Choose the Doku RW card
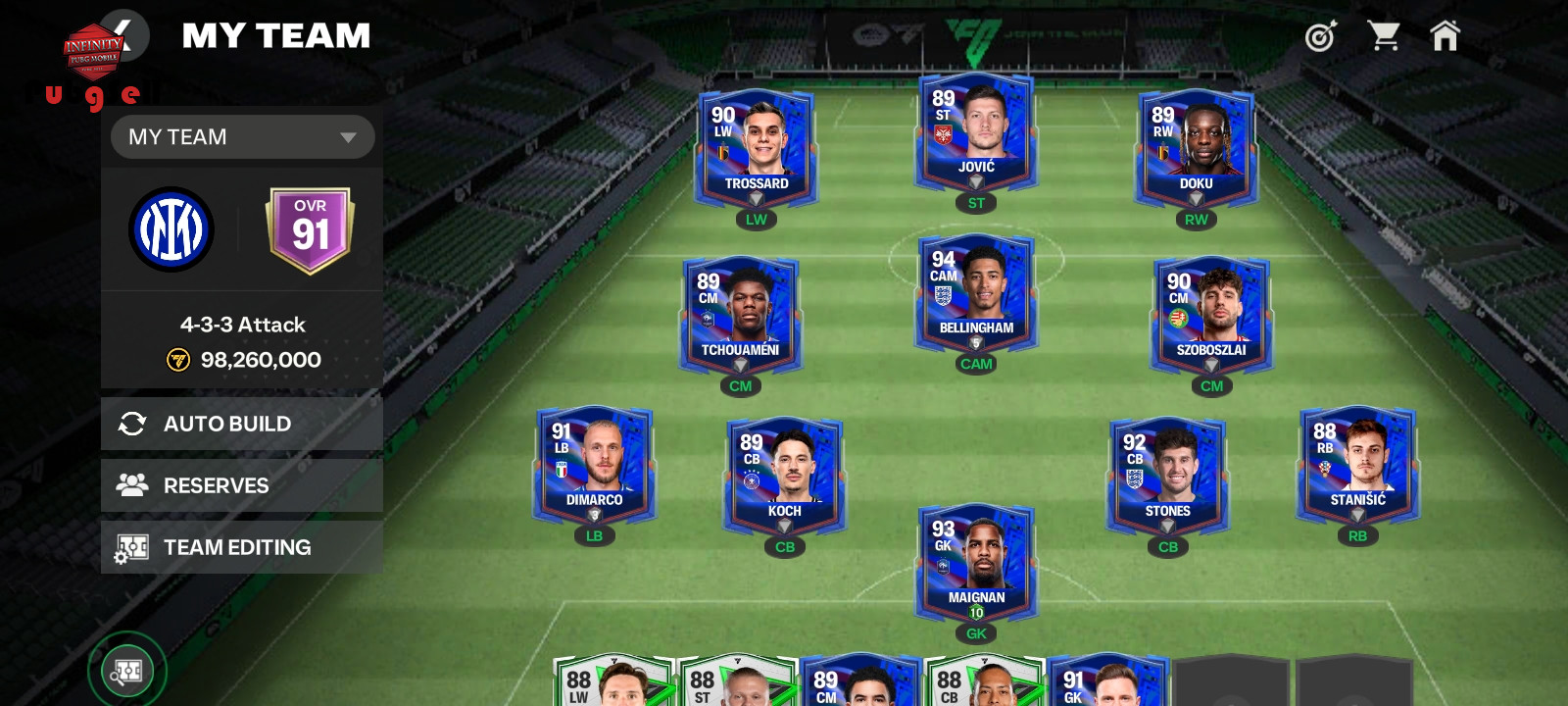The height and width of the screenshot is (706, 1568). (1196, 147)
